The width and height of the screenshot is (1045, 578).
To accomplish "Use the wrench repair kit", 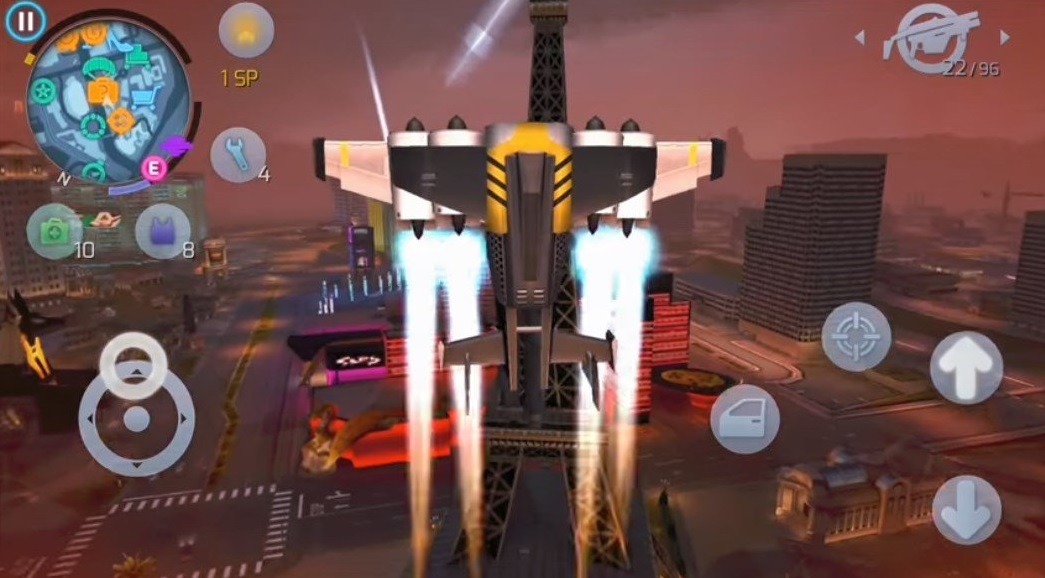I will [x=238, y=155].
